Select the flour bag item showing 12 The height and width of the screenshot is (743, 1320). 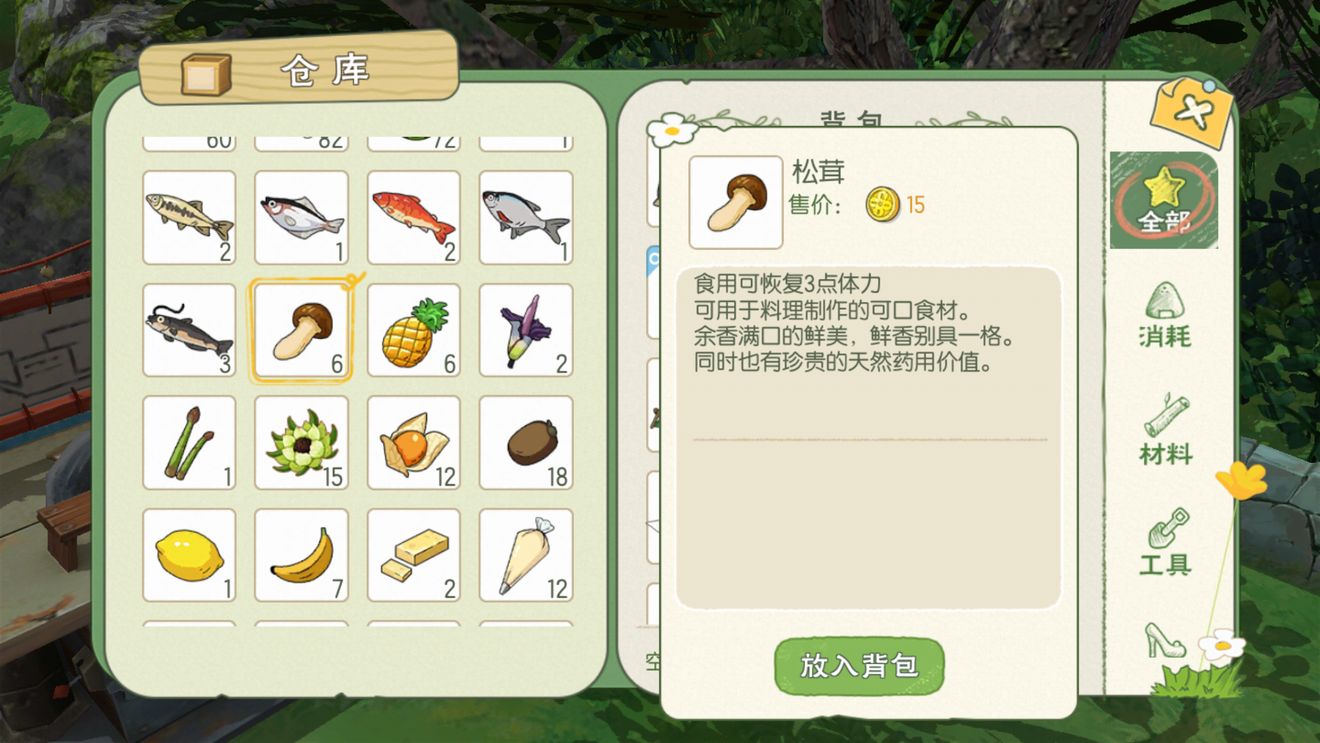coord(525,554)
